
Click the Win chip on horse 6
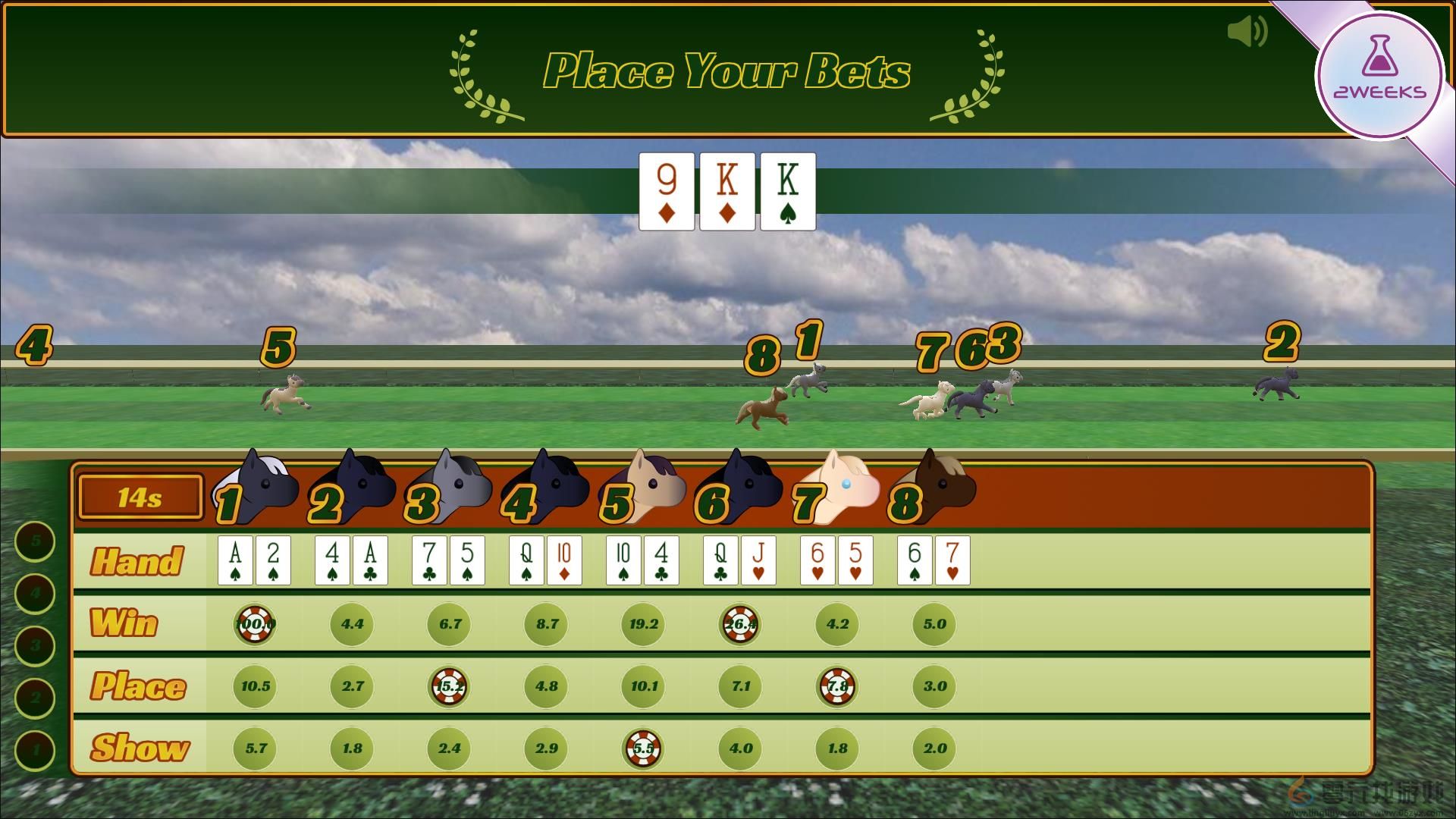pos(740,624)
